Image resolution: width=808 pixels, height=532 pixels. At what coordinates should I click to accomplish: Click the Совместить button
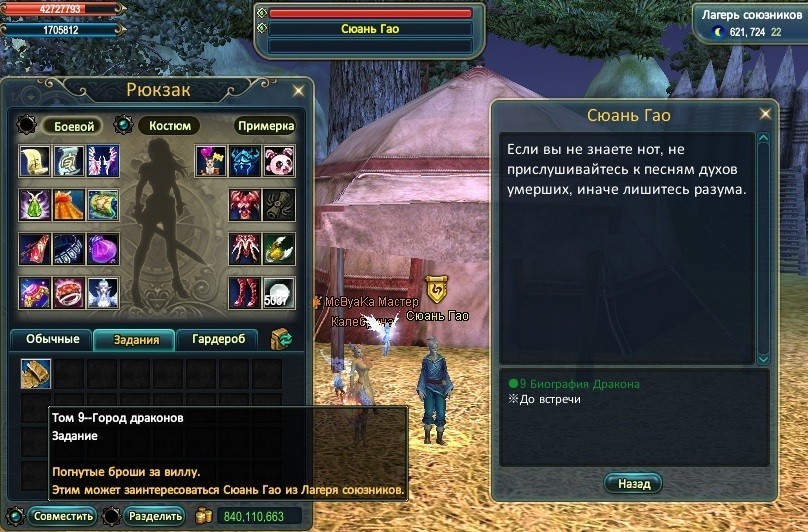(x=62, y=516)
